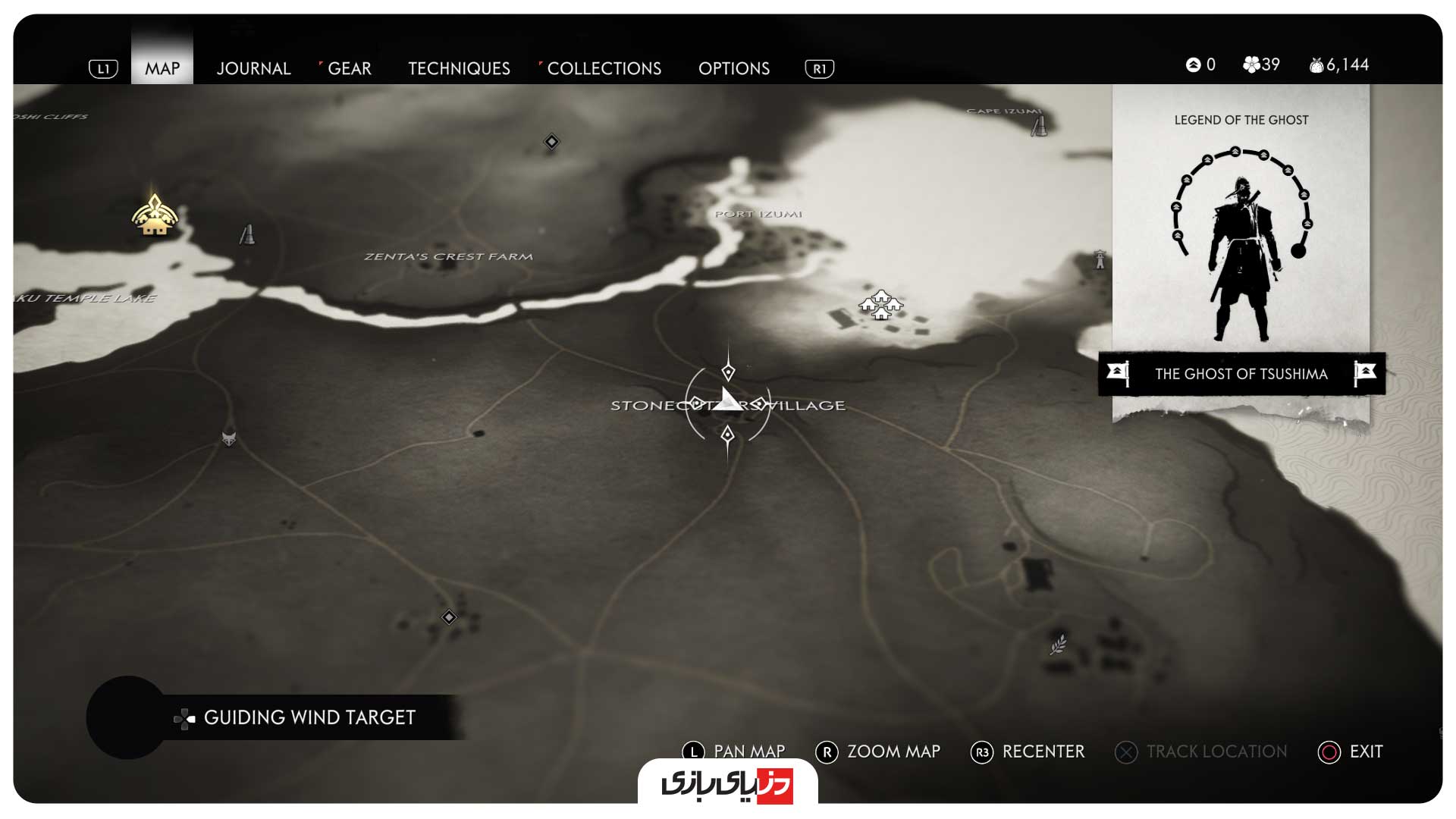Open the Gear tab
The height and width of the screenshot is (819, 1456).
tap(349, 68)
